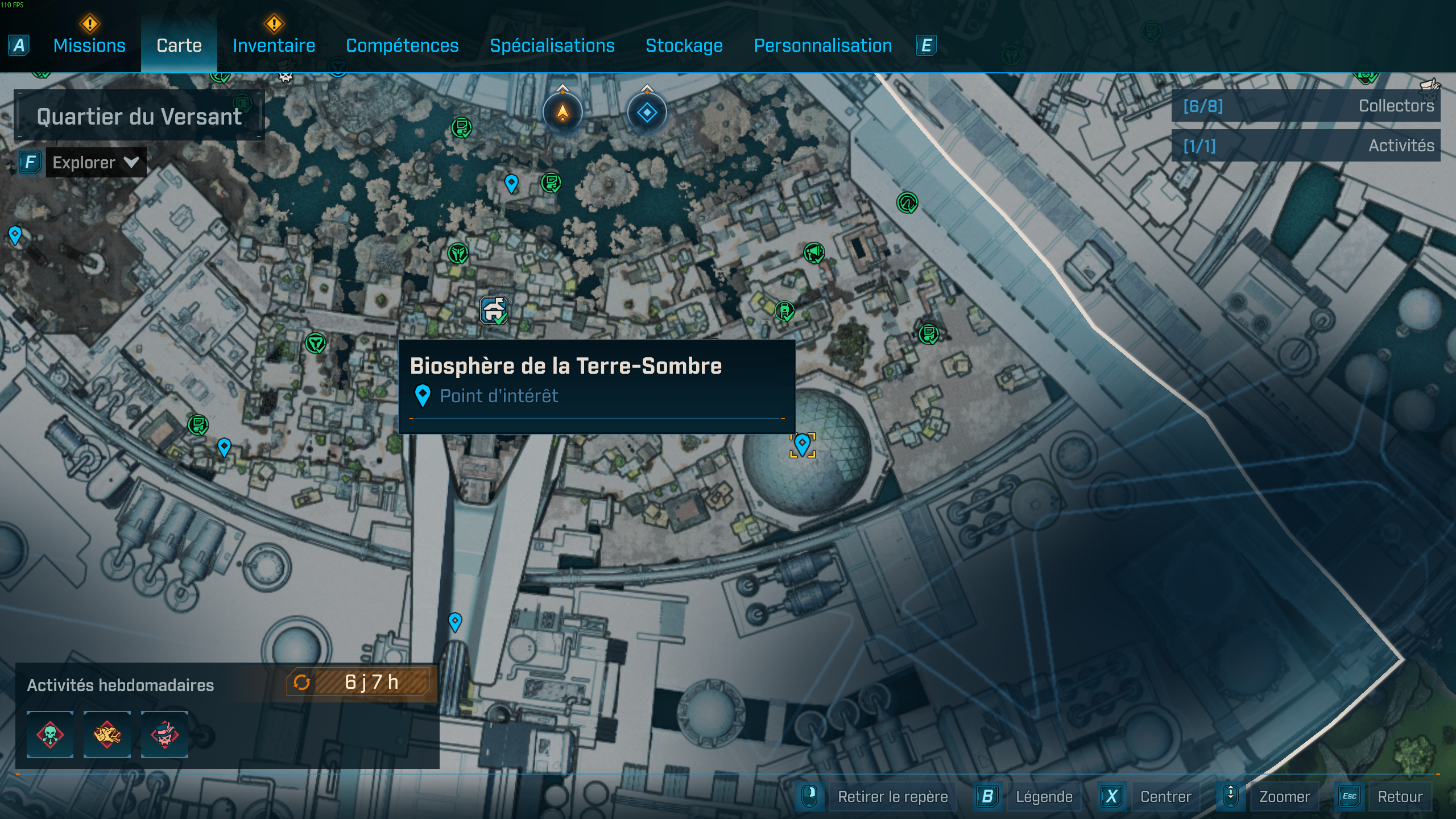Choose the orange beast weekly activity

click(107, 734)
